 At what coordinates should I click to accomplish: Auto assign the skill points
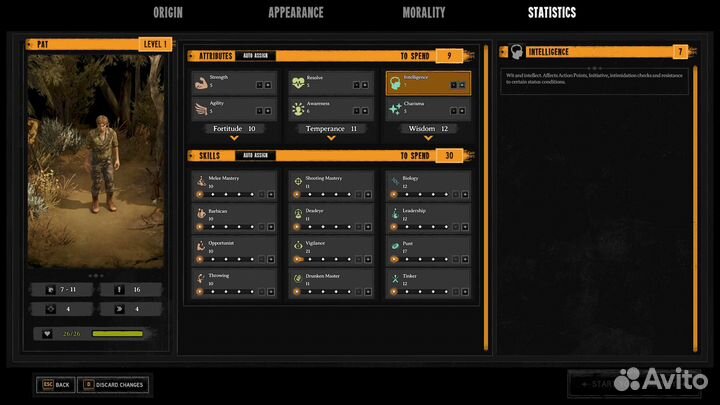[x=255, y=156]
